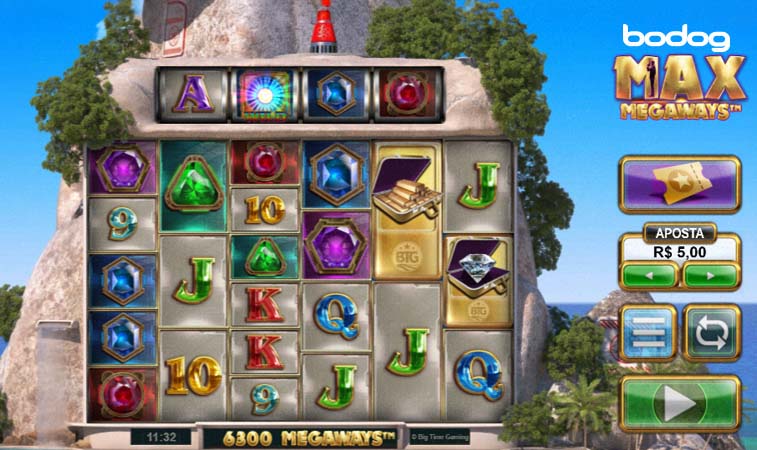Screen dimensions: 757x450
Task: Spin the reels with the green play button
Action: pyautogui.click(x=680, y=403)
